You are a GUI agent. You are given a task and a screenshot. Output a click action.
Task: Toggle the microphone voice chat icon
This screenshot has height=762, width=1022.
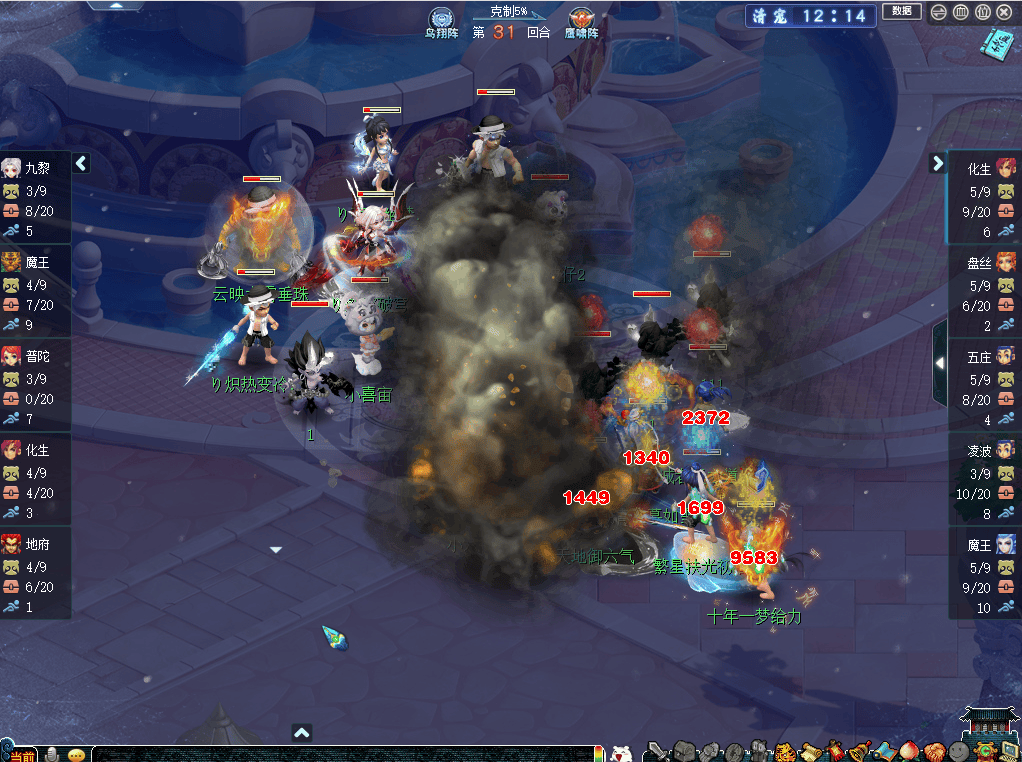pyautogui.click(x=52, y=753)
